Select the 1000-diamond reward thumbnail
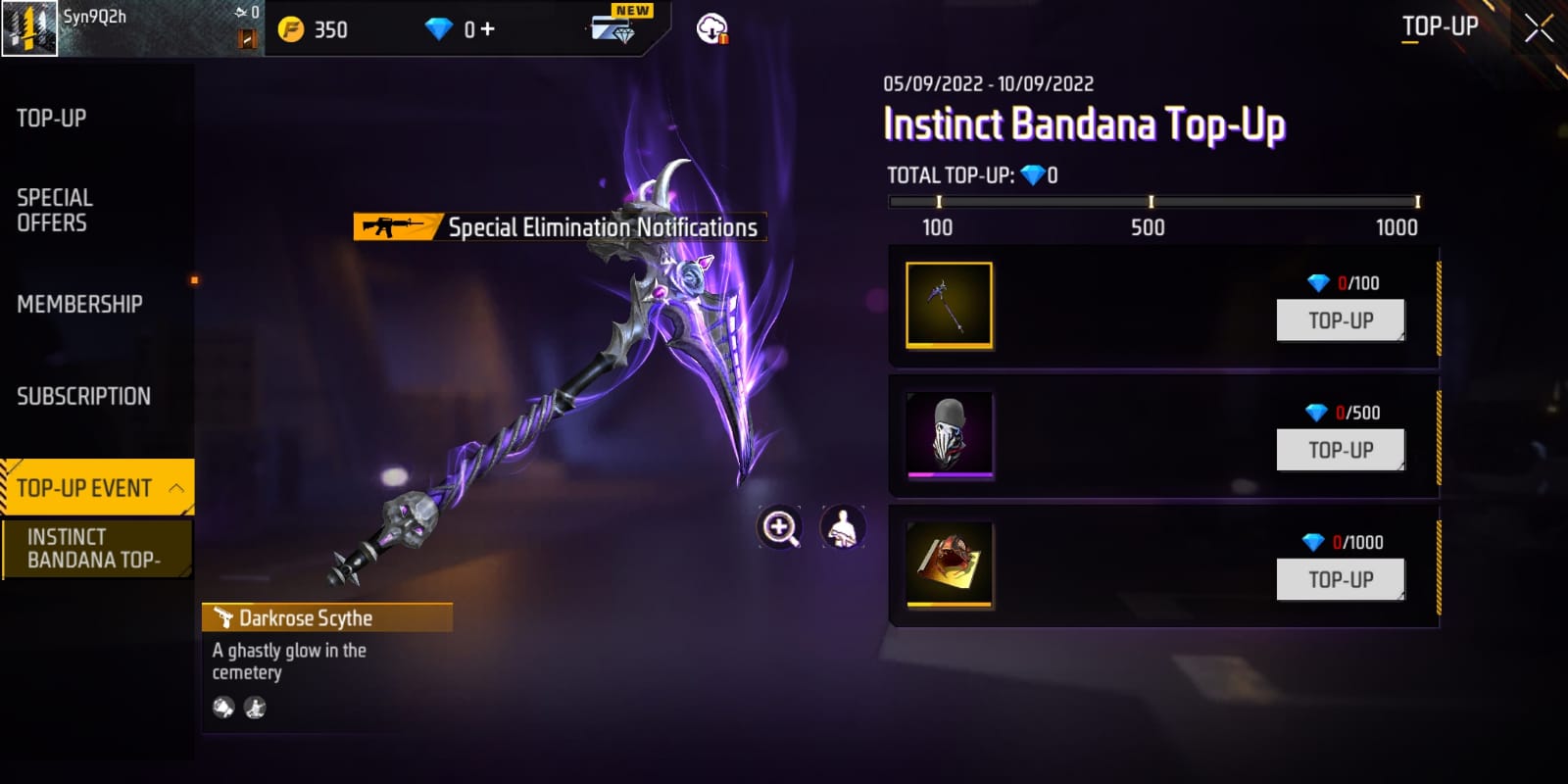Viewport: 1568px width, 784px height. tap(949, 563)
